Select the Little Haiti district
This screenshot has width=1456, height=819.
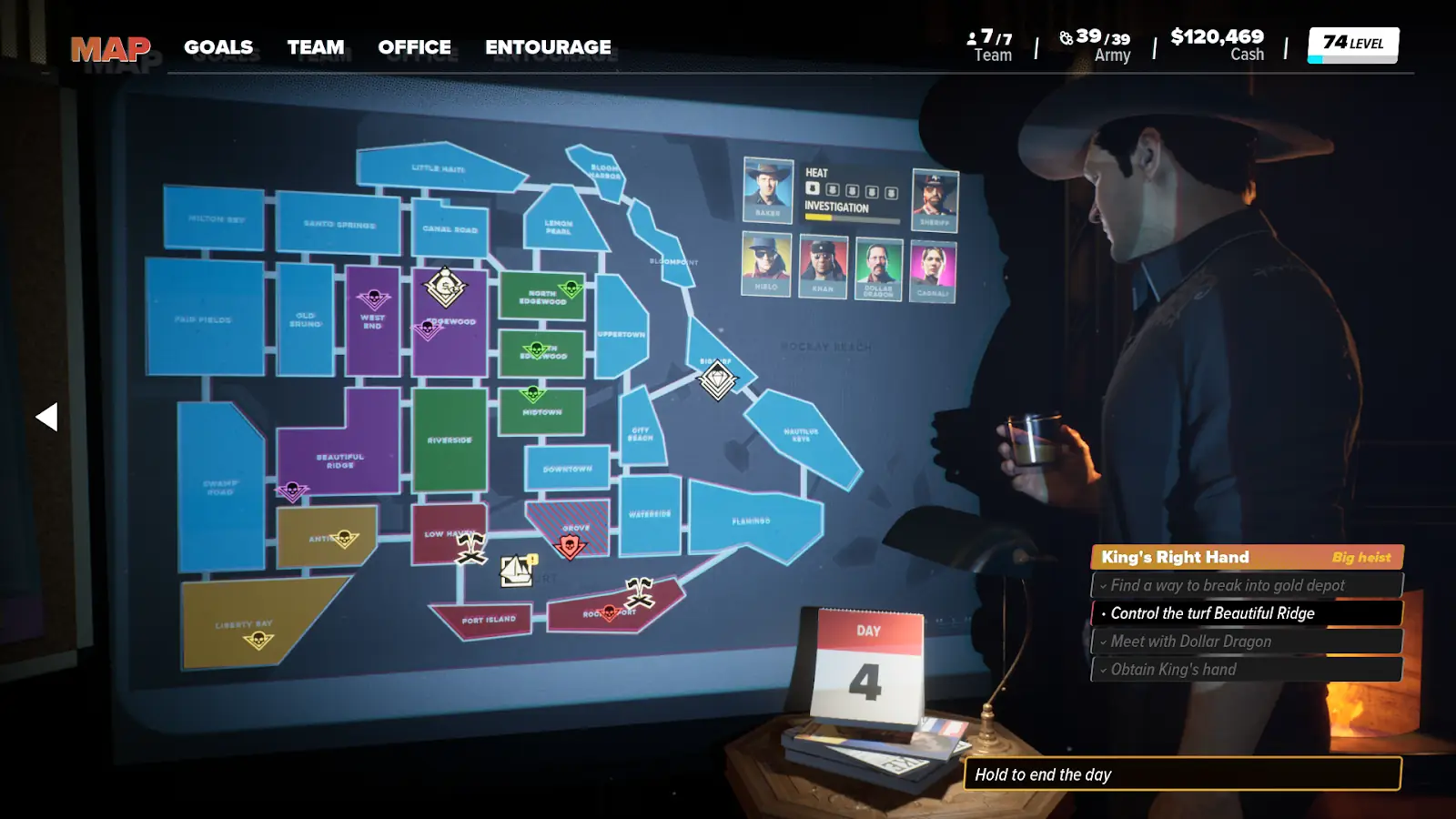pyautogui.click(x=439, y=167)
